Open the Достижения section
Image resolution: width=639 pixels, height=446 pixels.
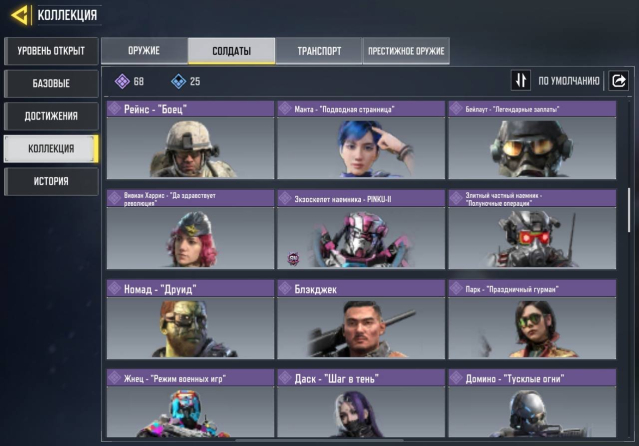click(x=51, y=116)
